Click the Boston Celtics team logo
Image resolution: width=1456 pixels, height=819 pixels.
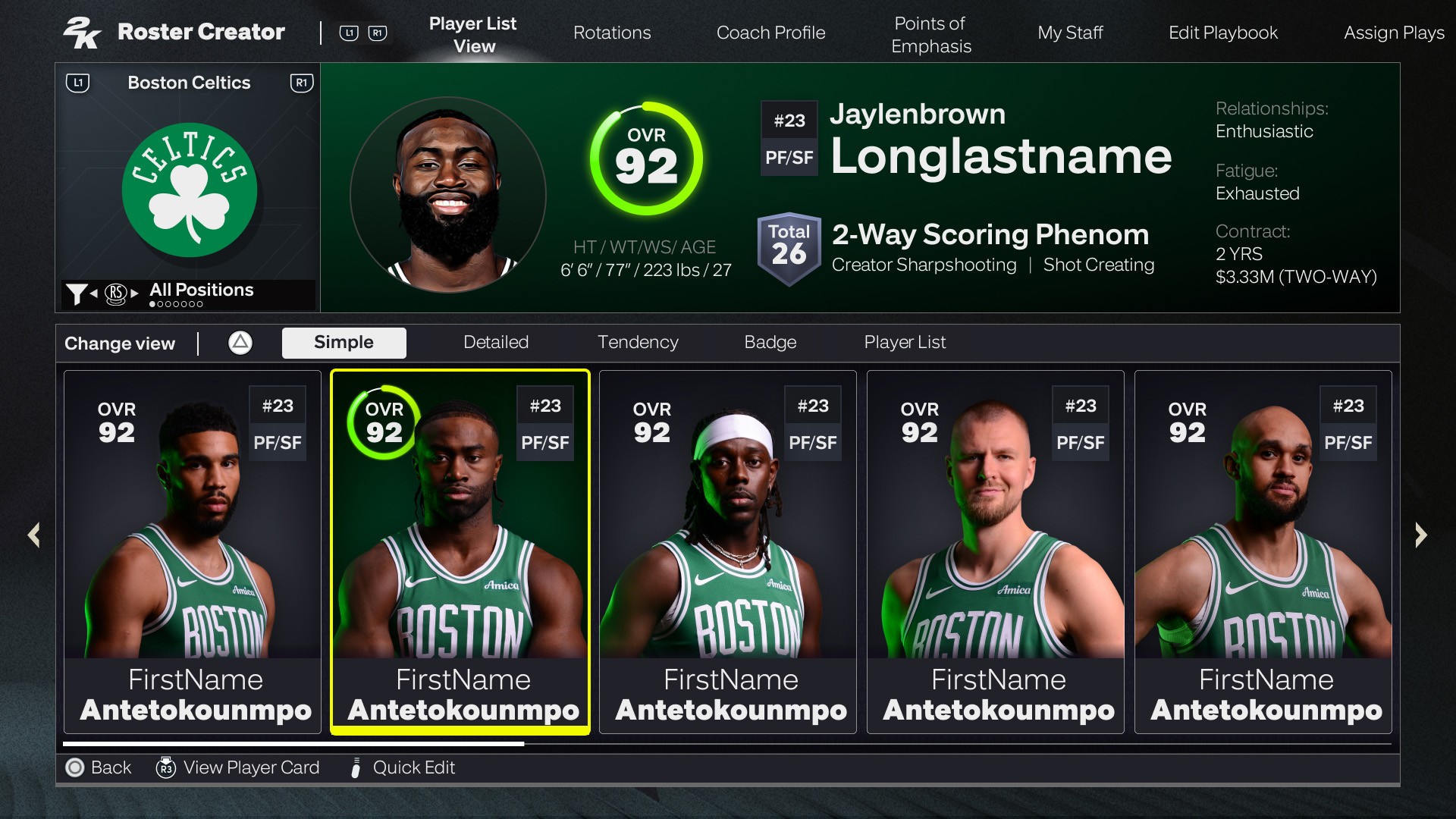pos(190,190)
